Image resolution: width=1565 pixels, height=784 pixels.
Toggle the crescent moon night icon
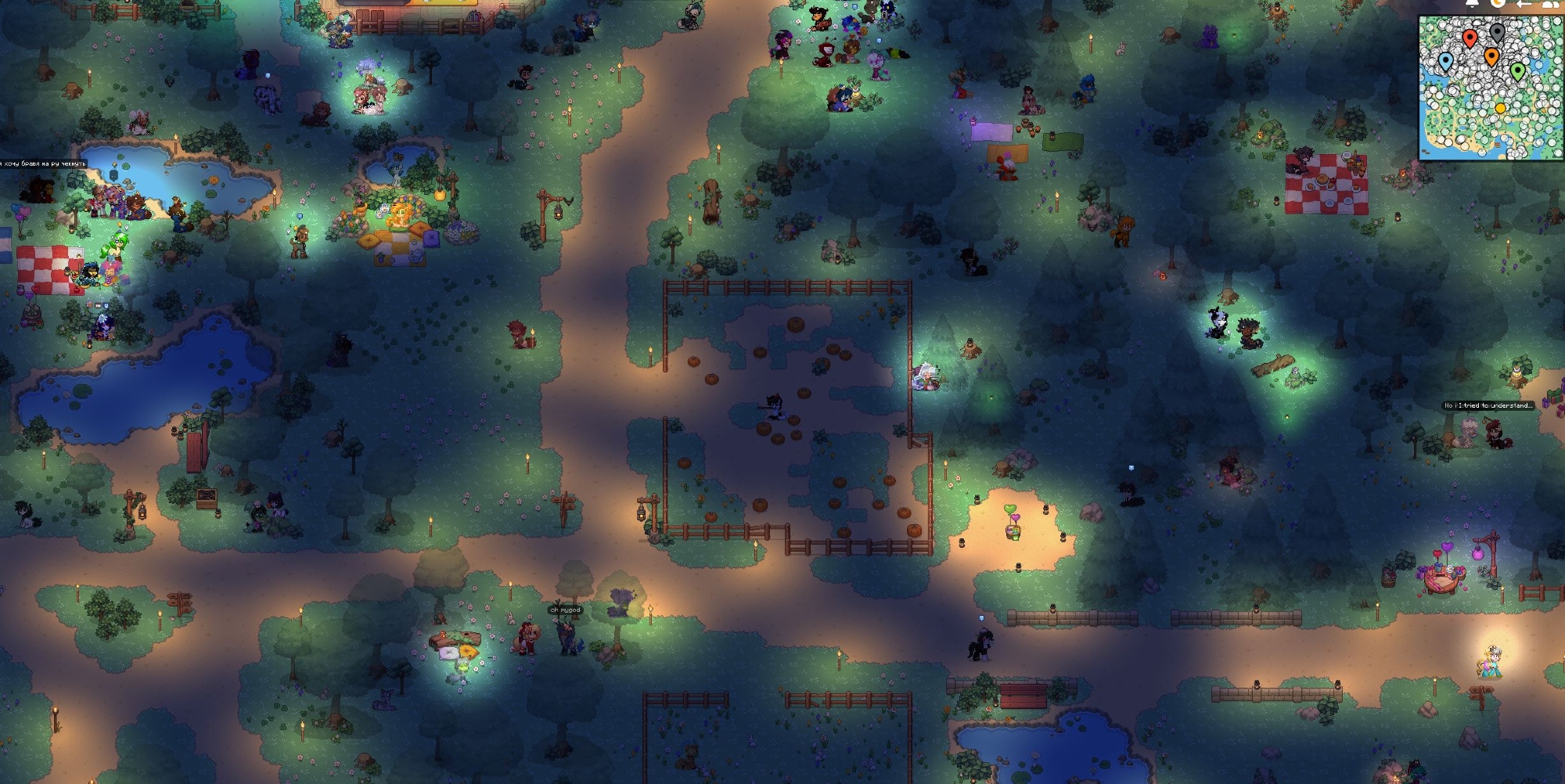coord(1498,3)
